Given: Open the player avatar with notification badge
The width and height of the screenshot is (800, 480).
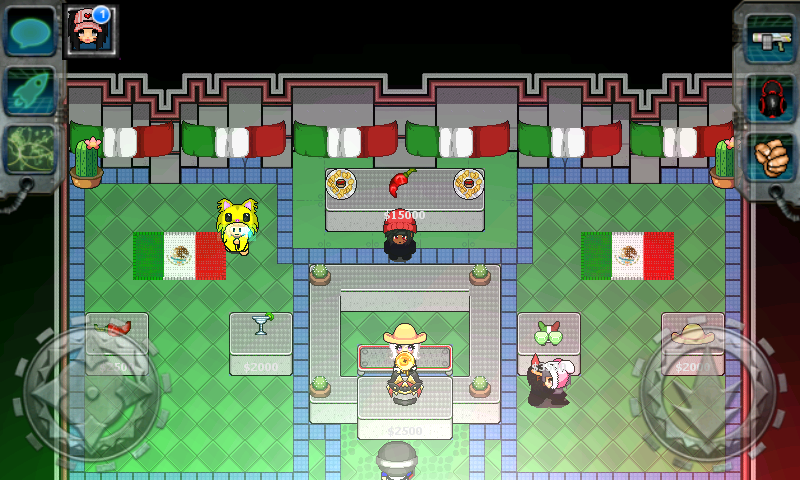Looking at the screenshot, I should pyautogui.click(x=89, y=28).
